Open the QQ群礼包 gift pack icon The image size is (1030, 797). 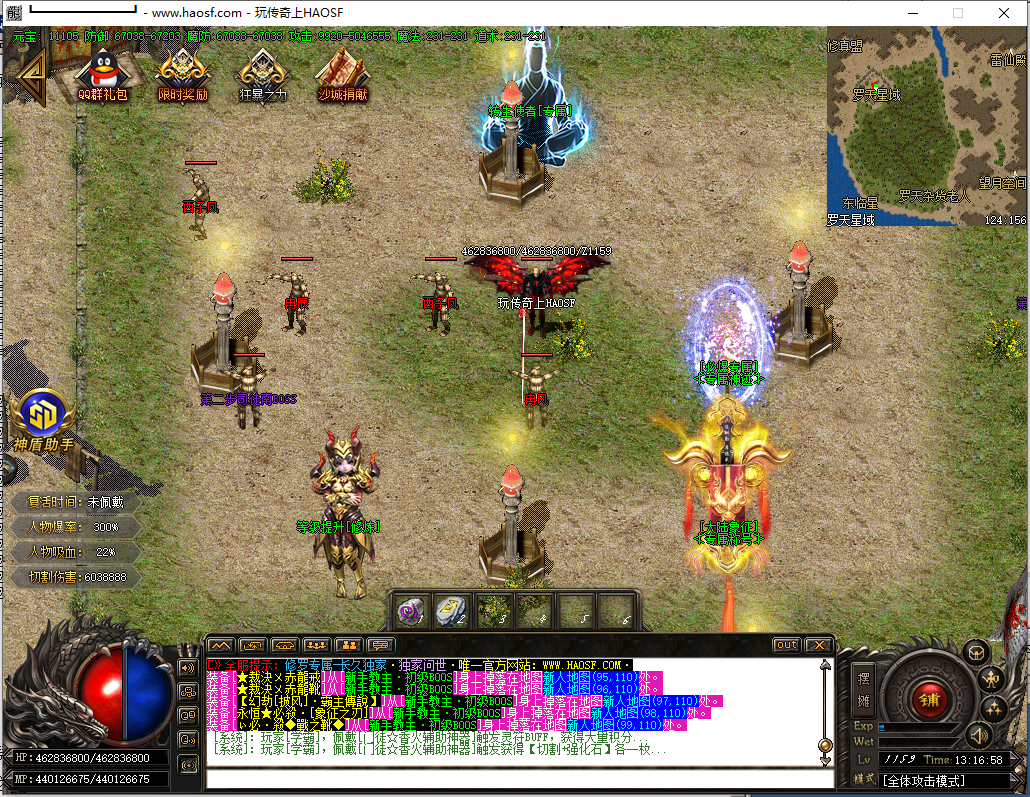point(102,73)
